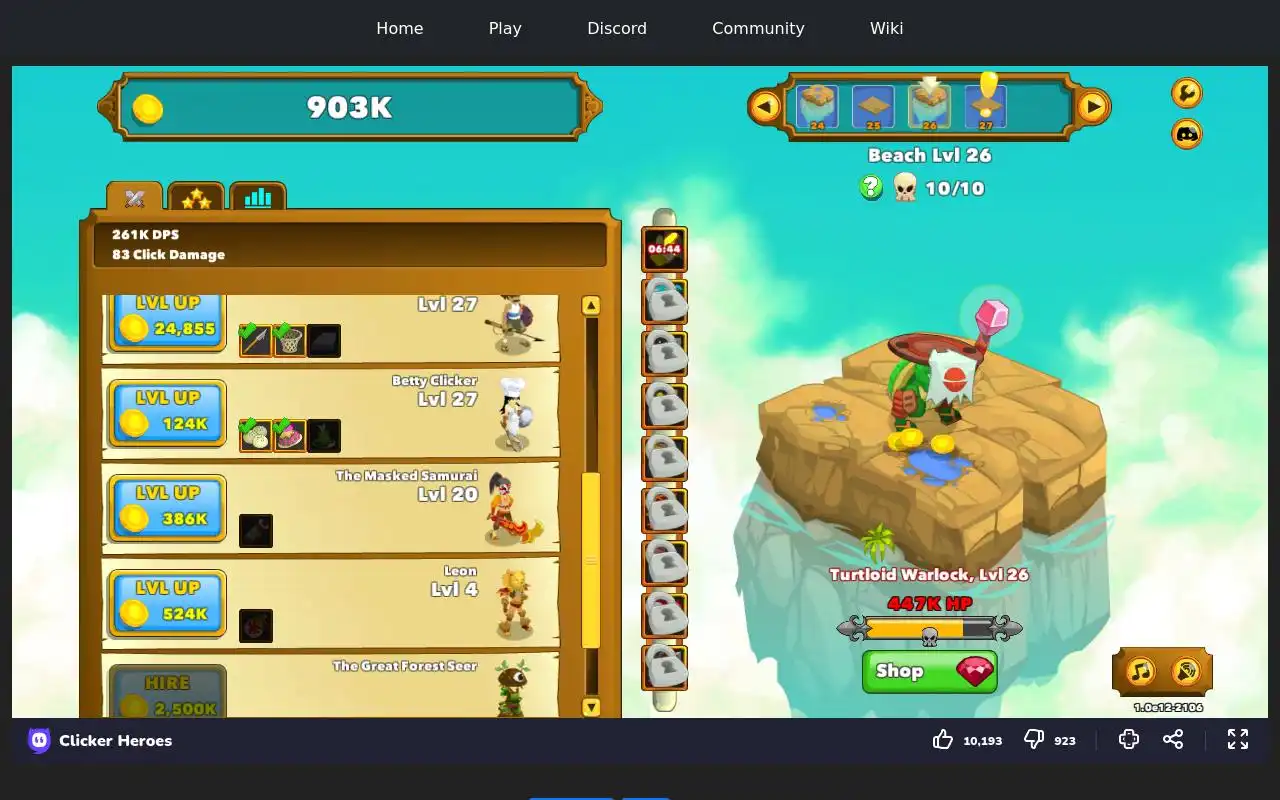
Task: Click the green question mark help icon
Action: (x=871, y=187)
